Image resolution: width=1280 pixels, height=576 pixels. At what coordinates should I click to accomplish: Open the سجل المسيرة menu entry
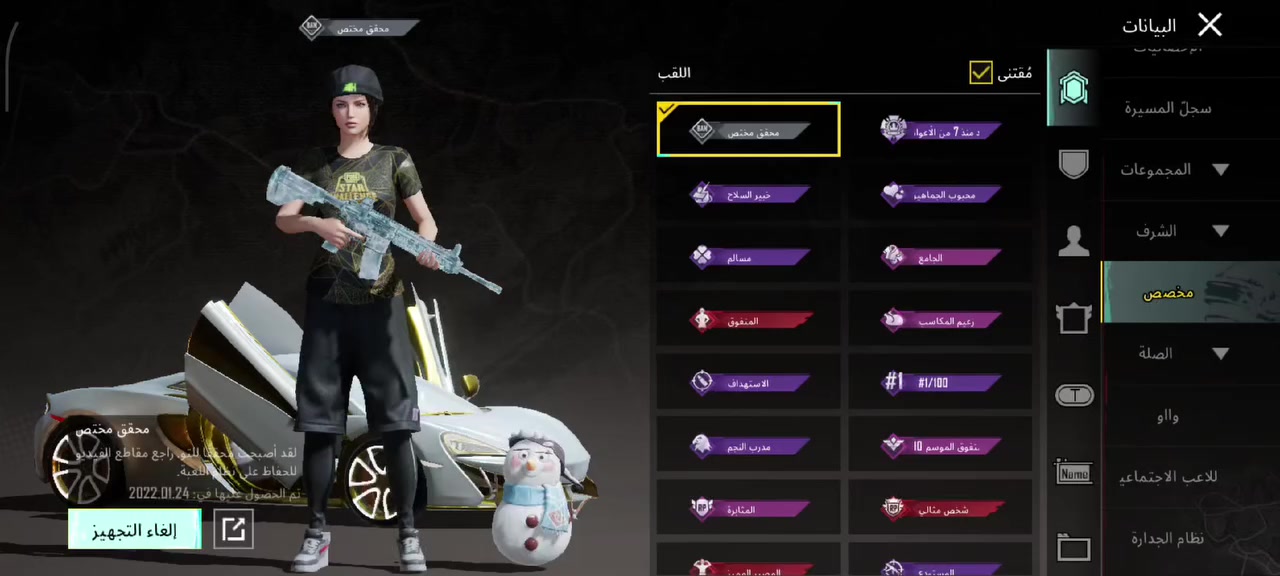click(x=1167, y=108)
